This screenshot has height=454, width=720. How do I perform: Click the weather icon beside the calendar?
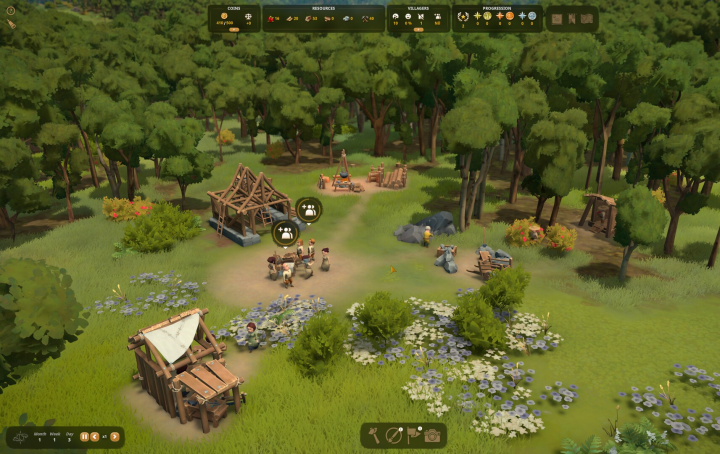19,437
